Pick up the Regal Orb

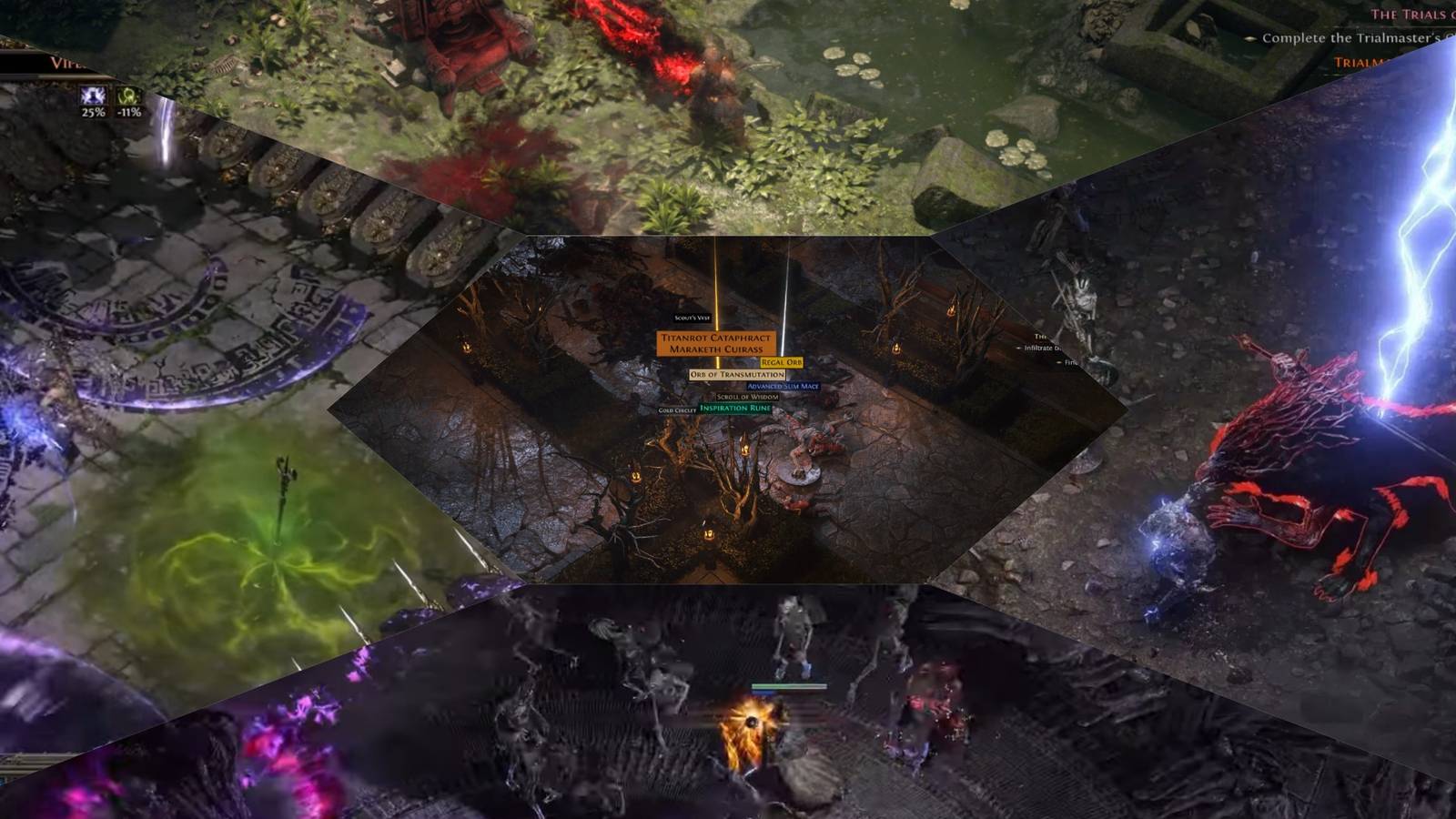(x=782, y=362)
